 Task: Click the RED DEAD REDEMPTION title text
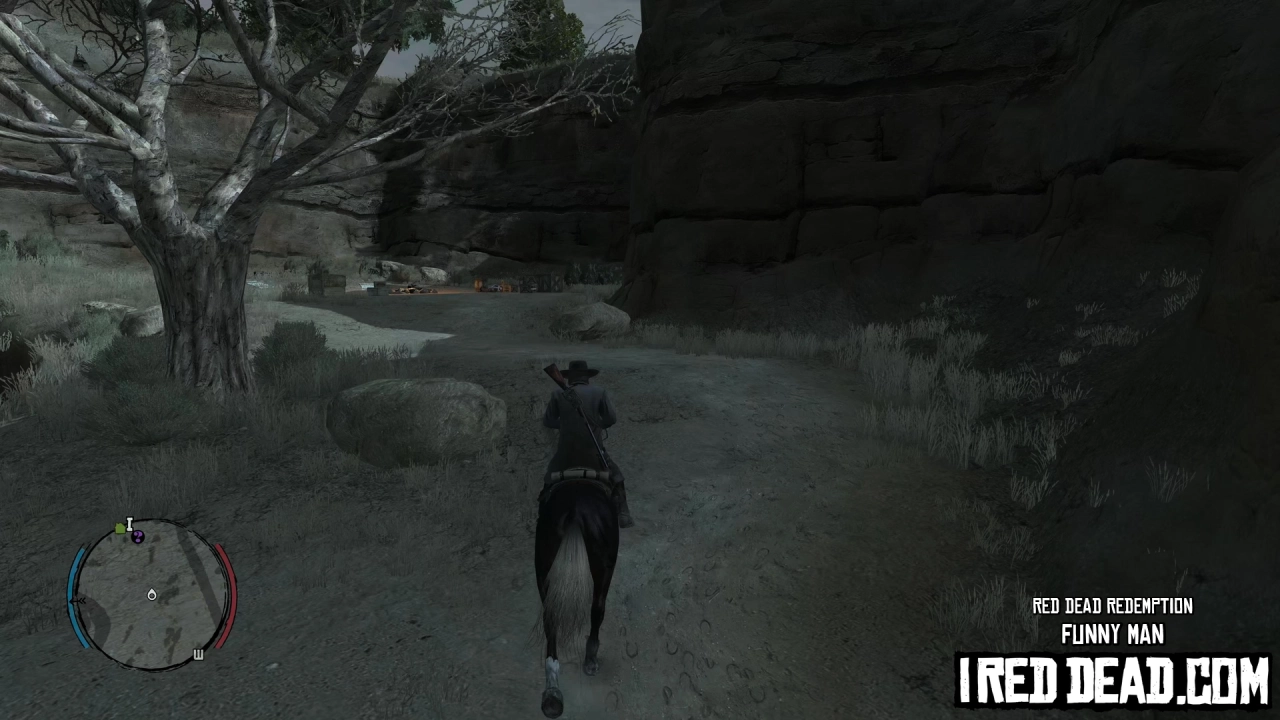point(1112,606)
